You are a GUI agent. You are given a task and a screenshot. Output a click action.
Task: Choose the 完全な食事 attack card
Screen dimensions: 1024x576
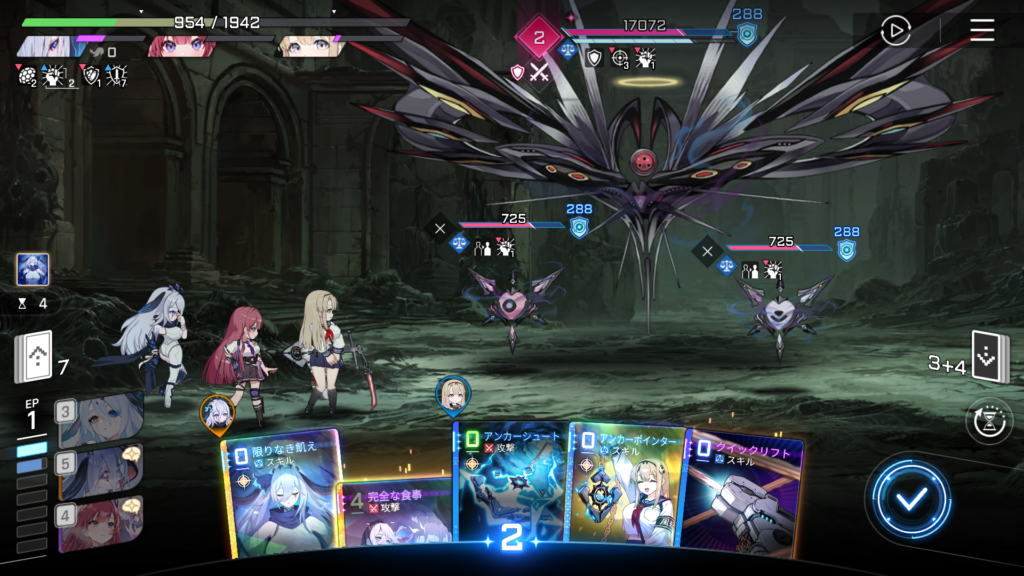395,515
